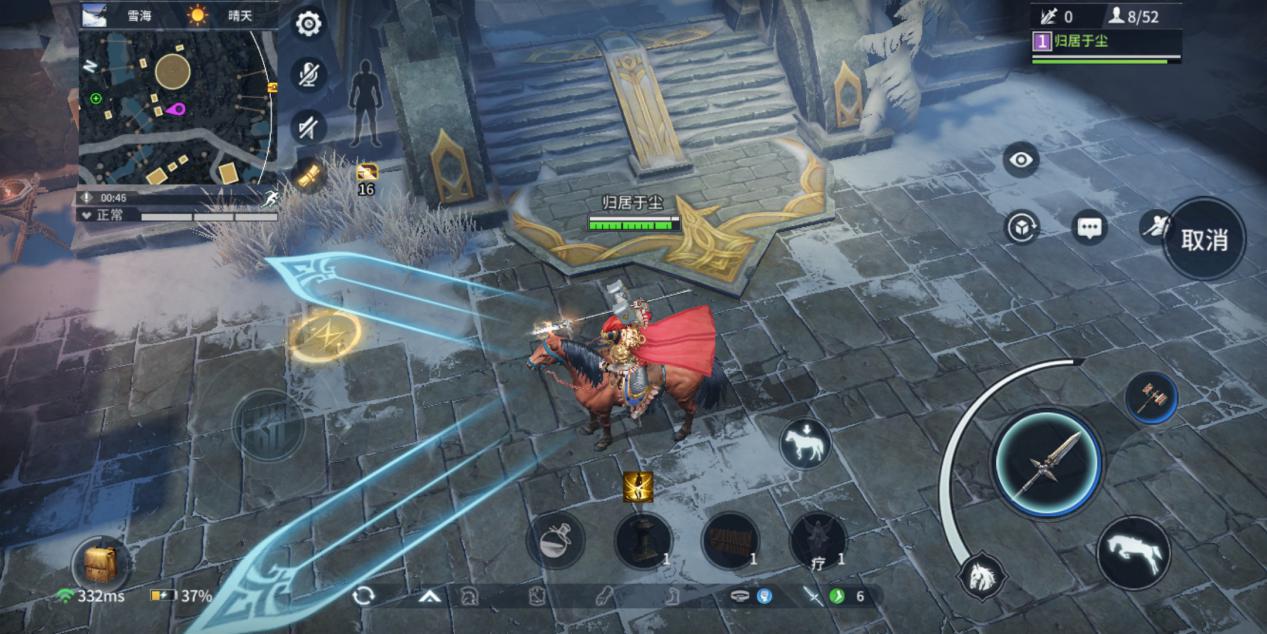The height and width of the screenshot is (634, 1267).
Task: Click the cube rotate icon
Action: [1021, 227]
